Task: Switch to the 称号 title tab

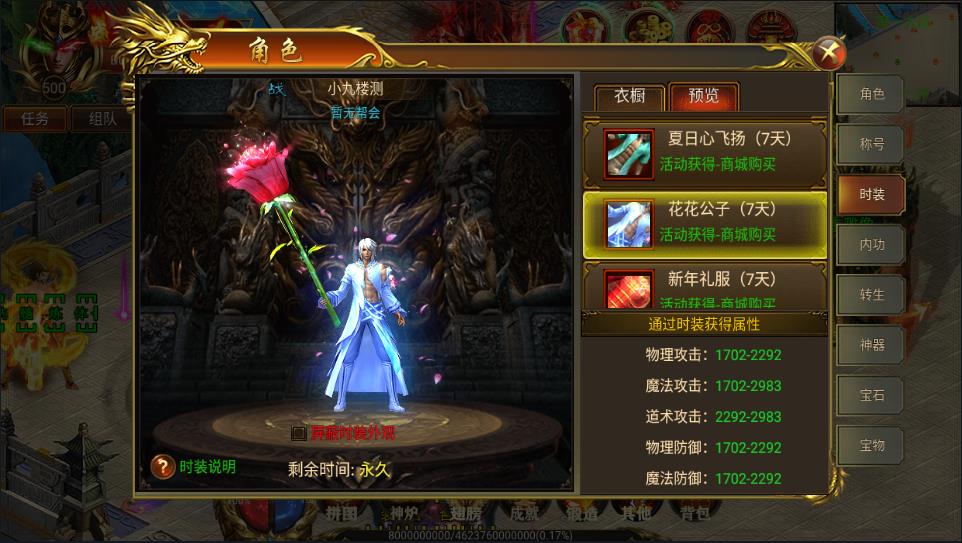Action: 872,145
